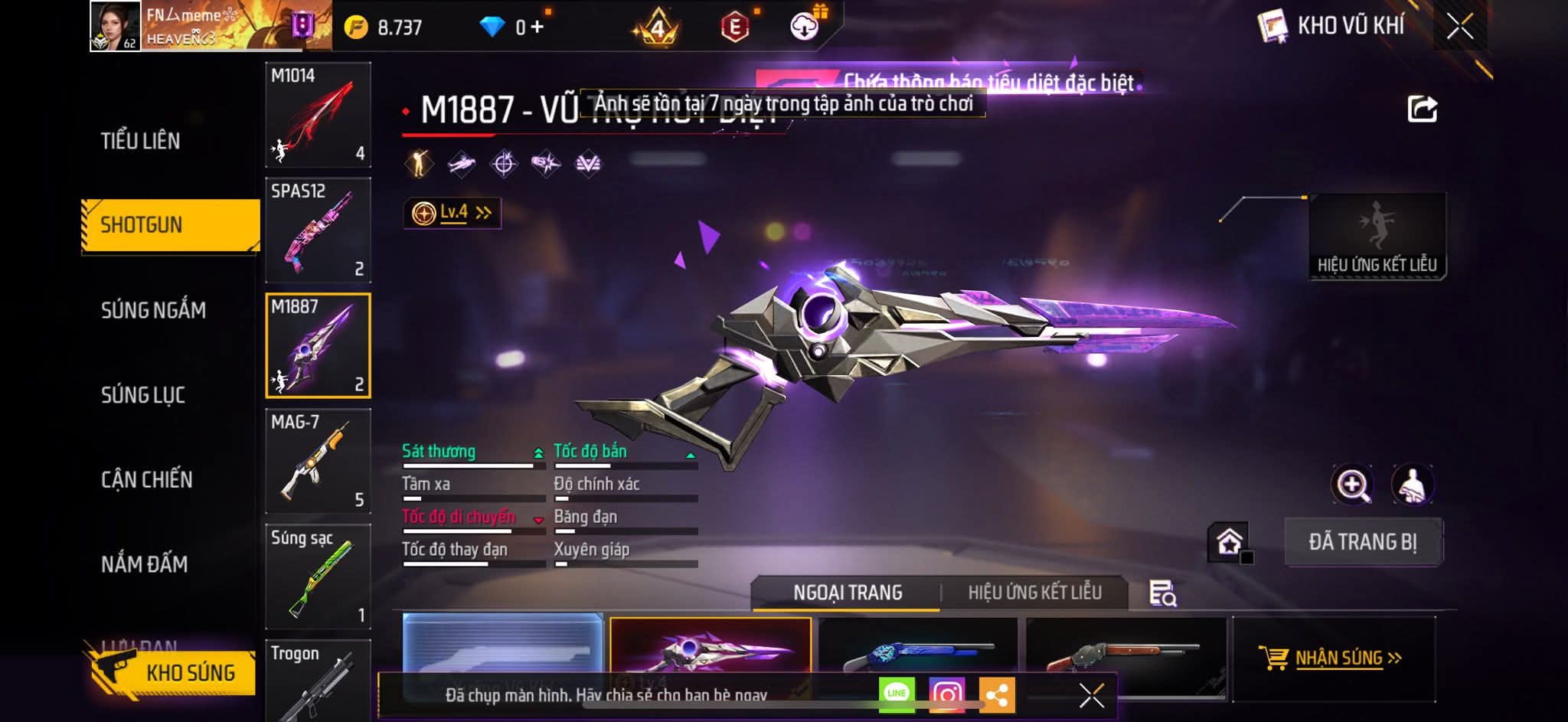Image resolution: width=1568 pixels, height=722 pixels.
Task: Switch to the Hiệu Ứng Kết Liễu tab
Action: 1034,593
